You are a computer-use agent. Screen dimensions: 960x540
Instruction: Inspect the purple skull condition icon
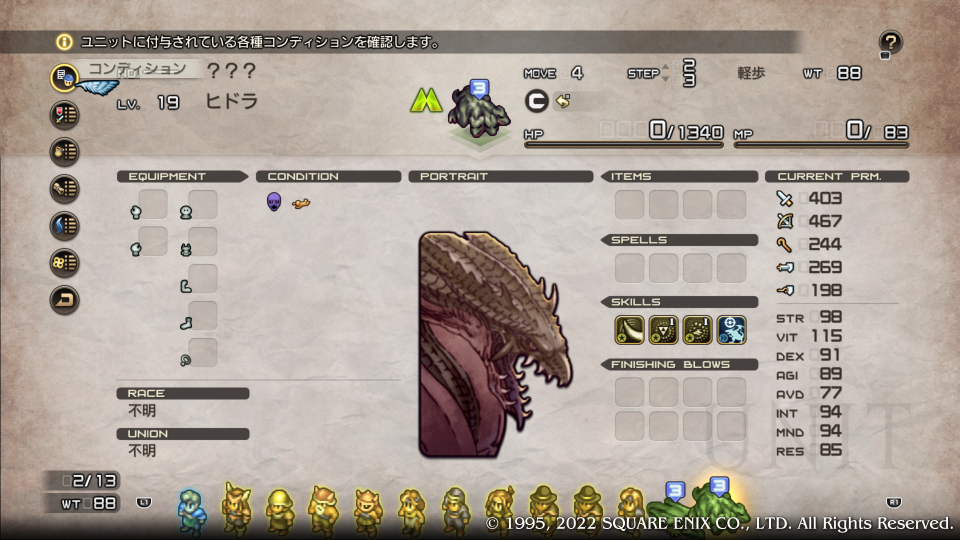[x=274, y=202]
